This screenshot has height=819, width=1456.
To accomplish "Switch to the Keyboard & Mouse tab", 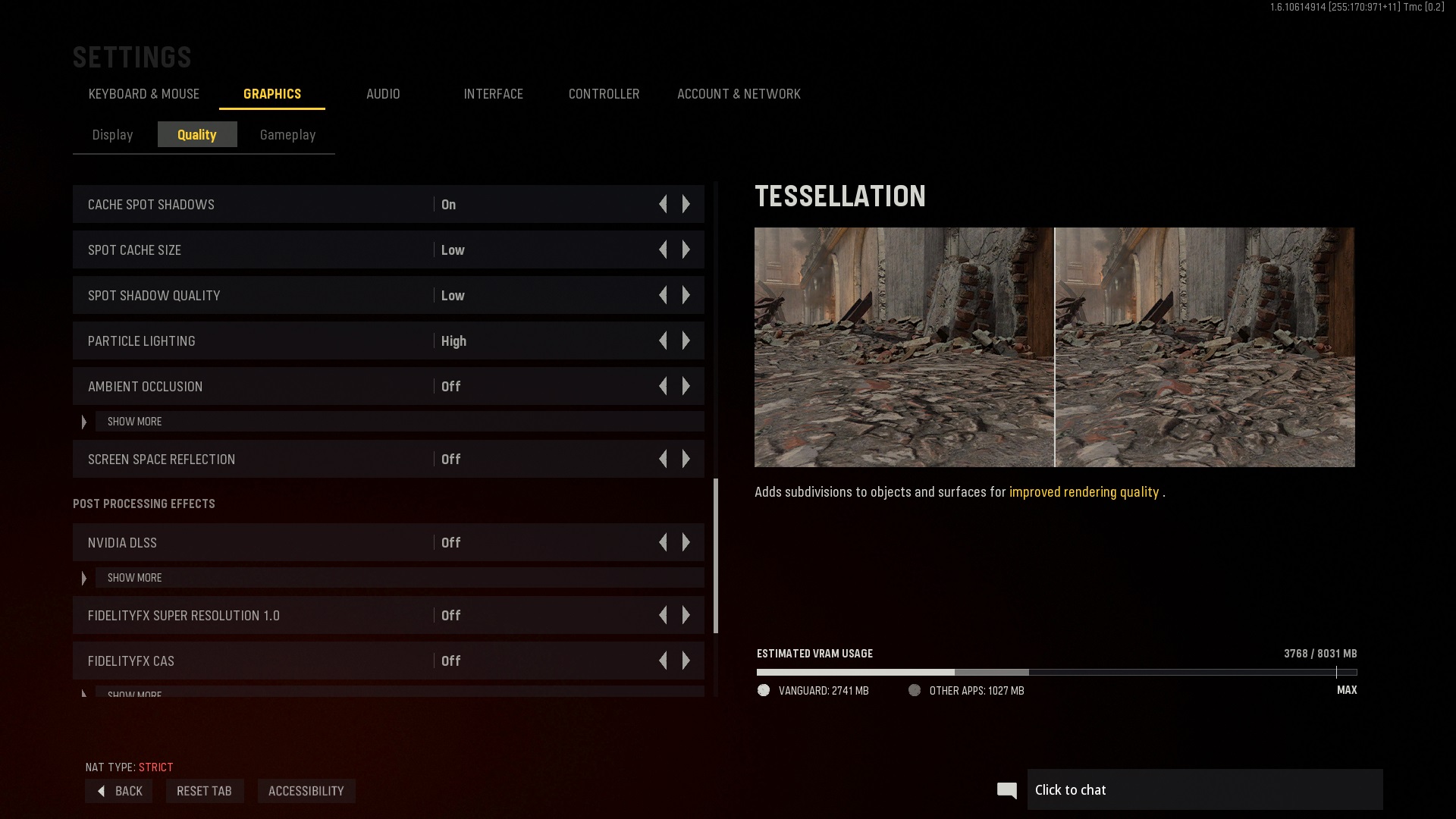I will point(144,94).
